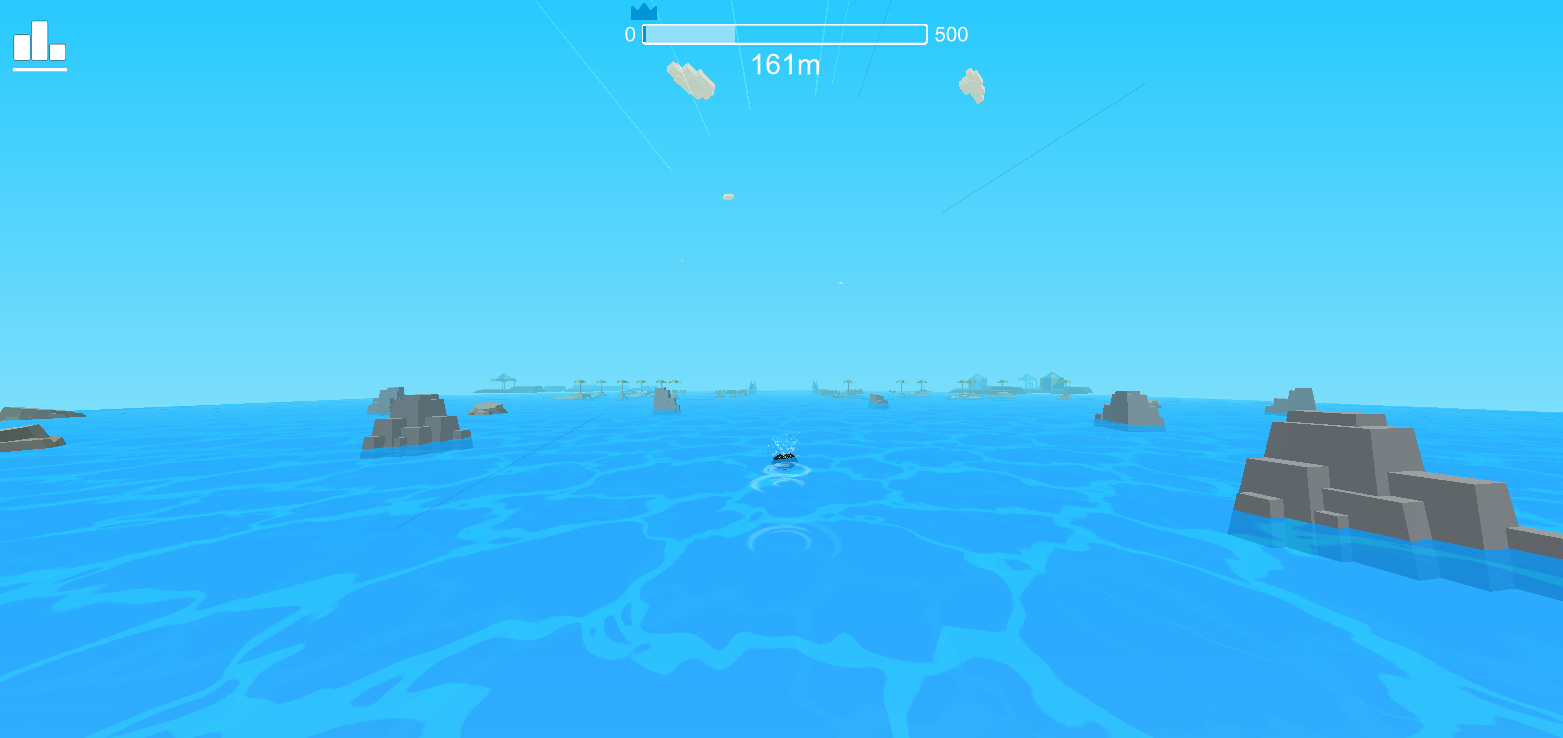This screenshot has height=738, width=1563.
Task: Click the 500 goal label beside the bar
Action: tap(949, 34)
